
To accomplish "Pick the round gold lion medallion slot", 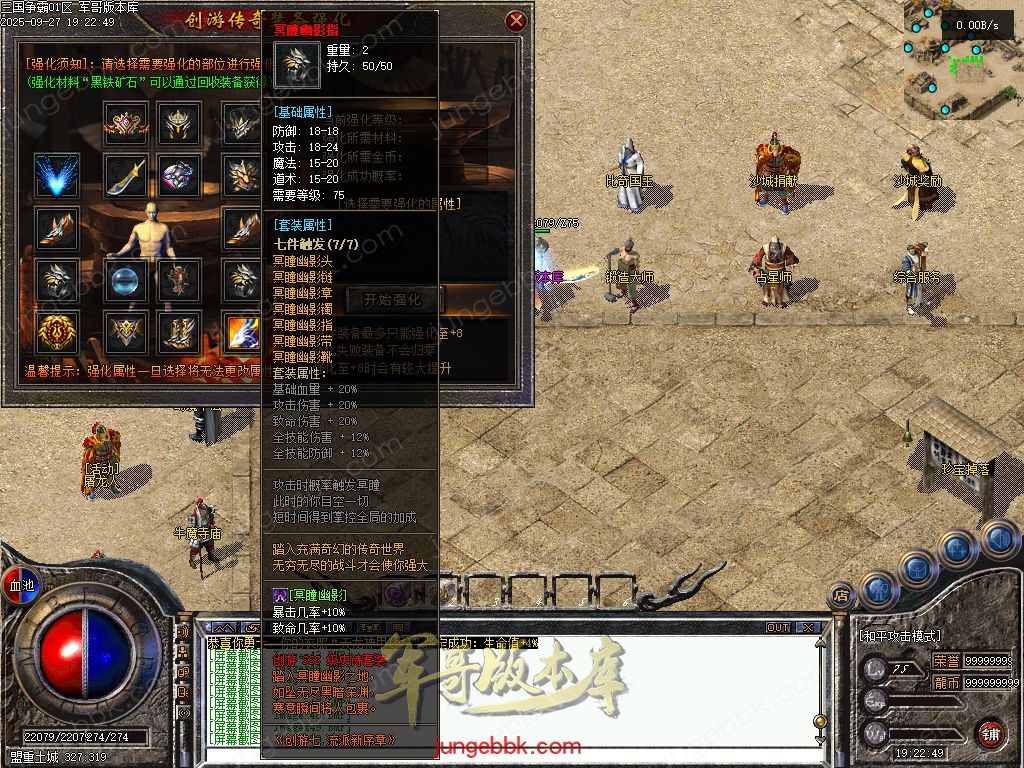I will [58, 331].
